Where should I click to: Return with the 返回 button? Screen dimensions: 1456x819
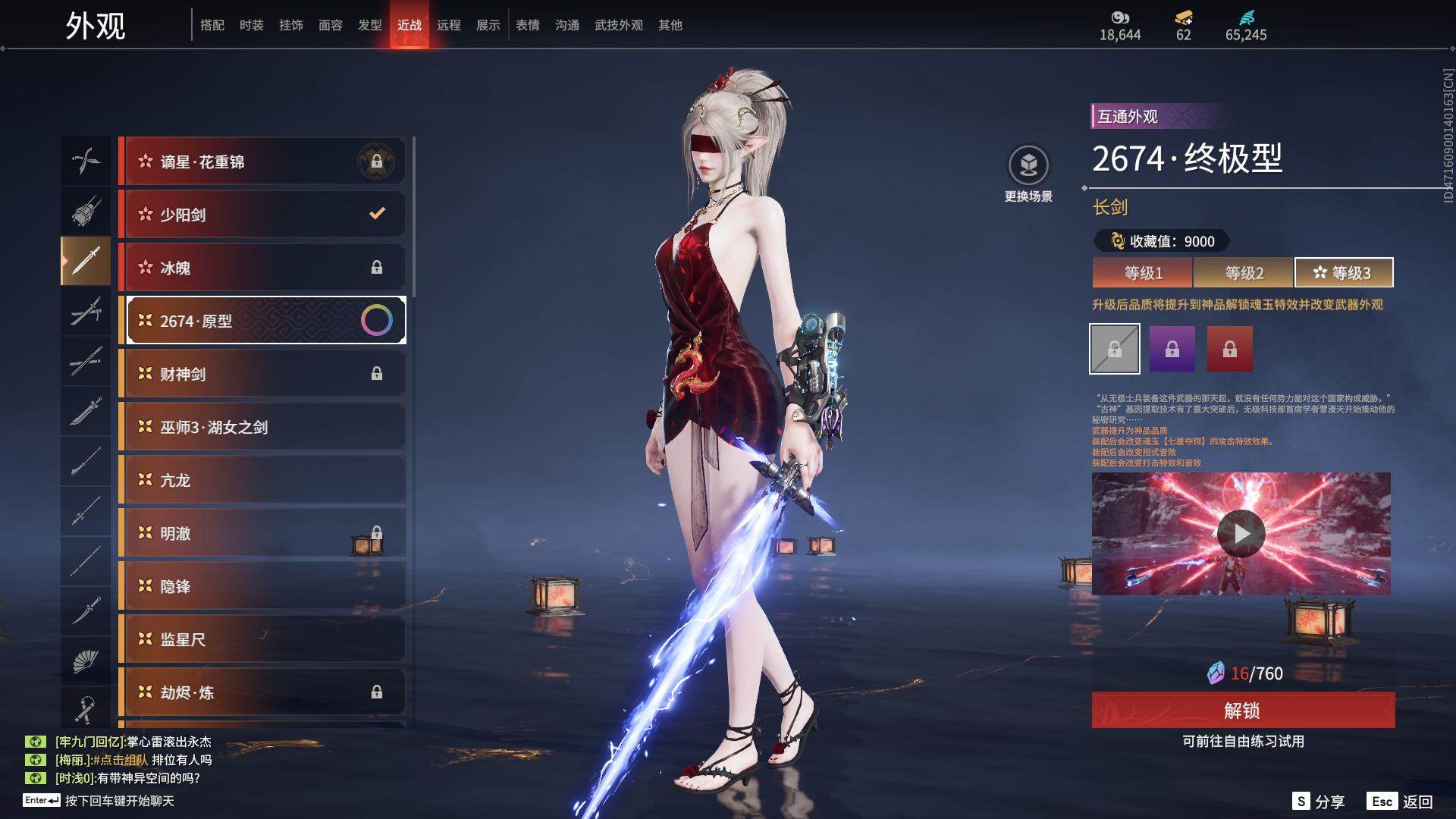(1401, 802)
